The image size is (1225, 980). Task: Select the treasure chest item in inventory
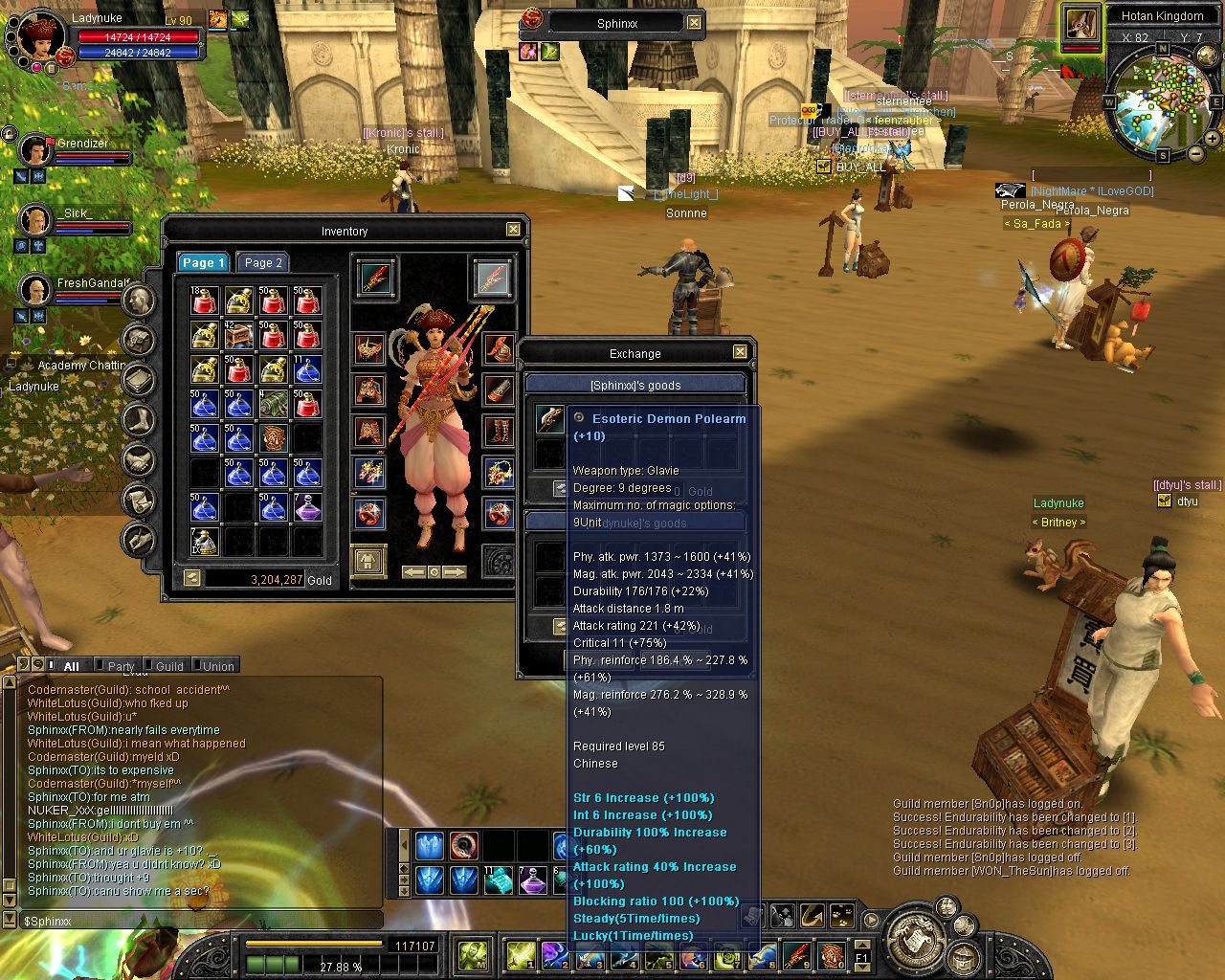(x=238, y=336)
